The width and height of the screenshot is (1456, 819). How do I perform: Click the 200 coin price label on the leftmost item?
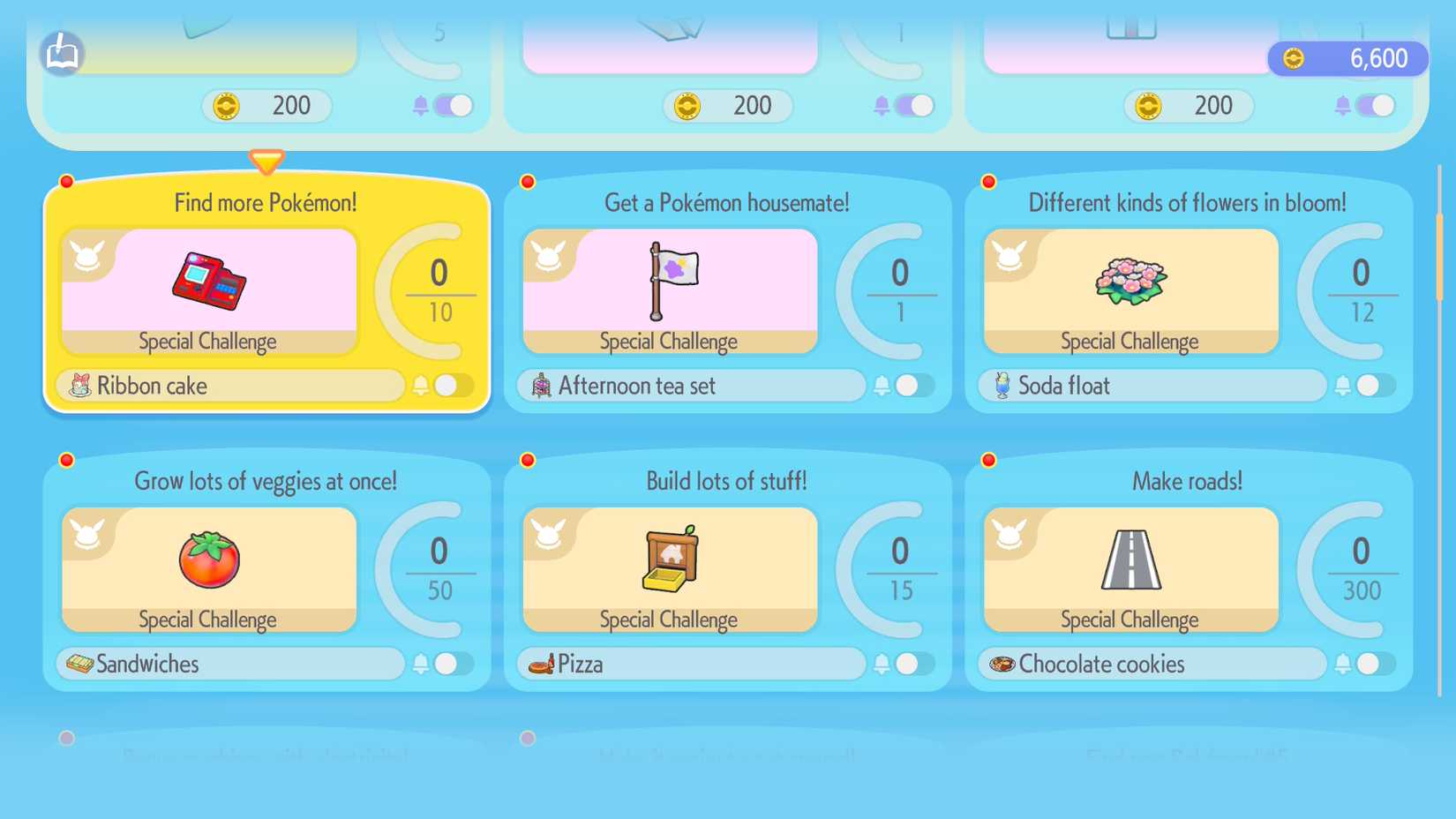coord(265,105)
